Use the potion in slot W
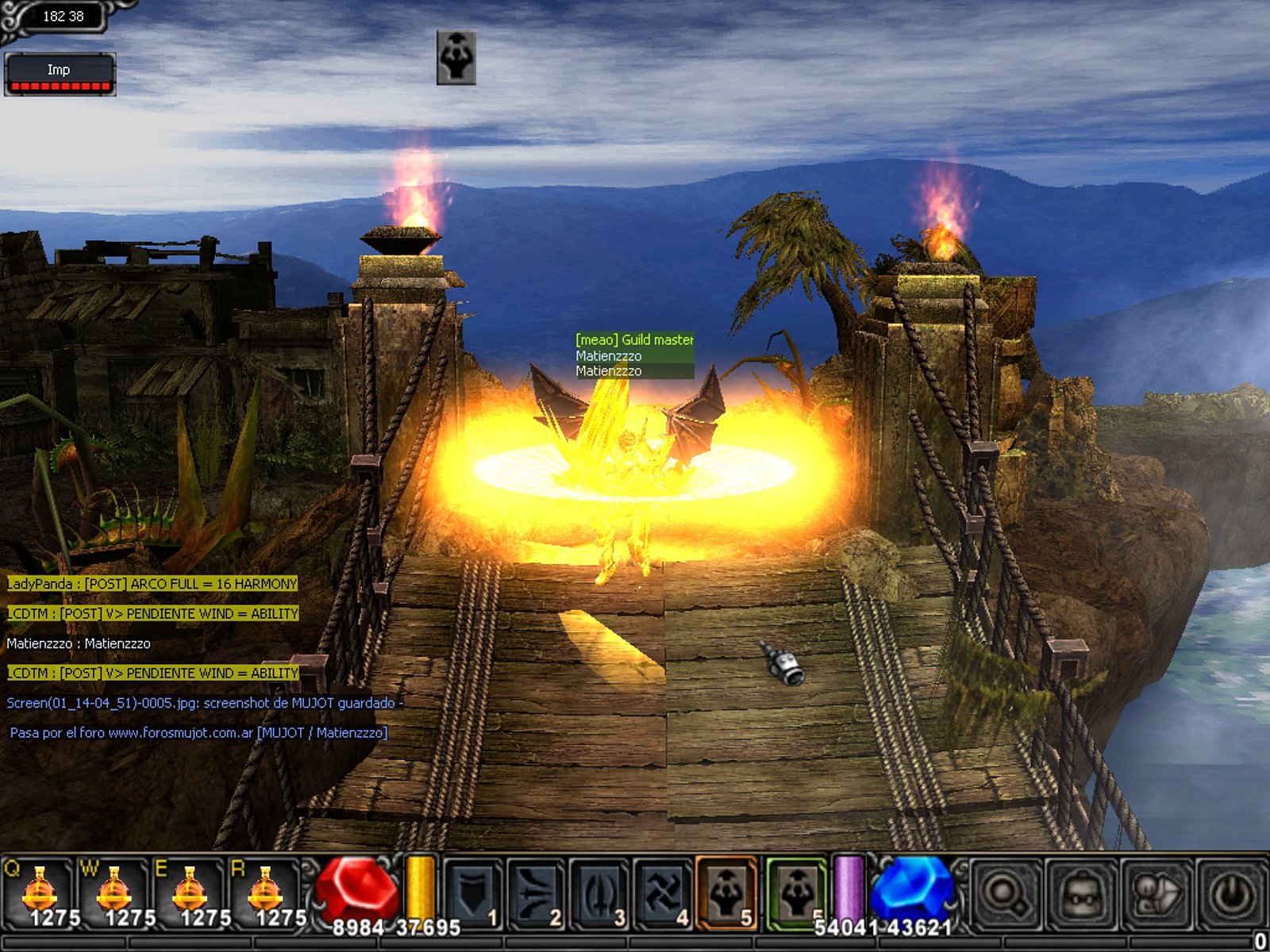 114,892
